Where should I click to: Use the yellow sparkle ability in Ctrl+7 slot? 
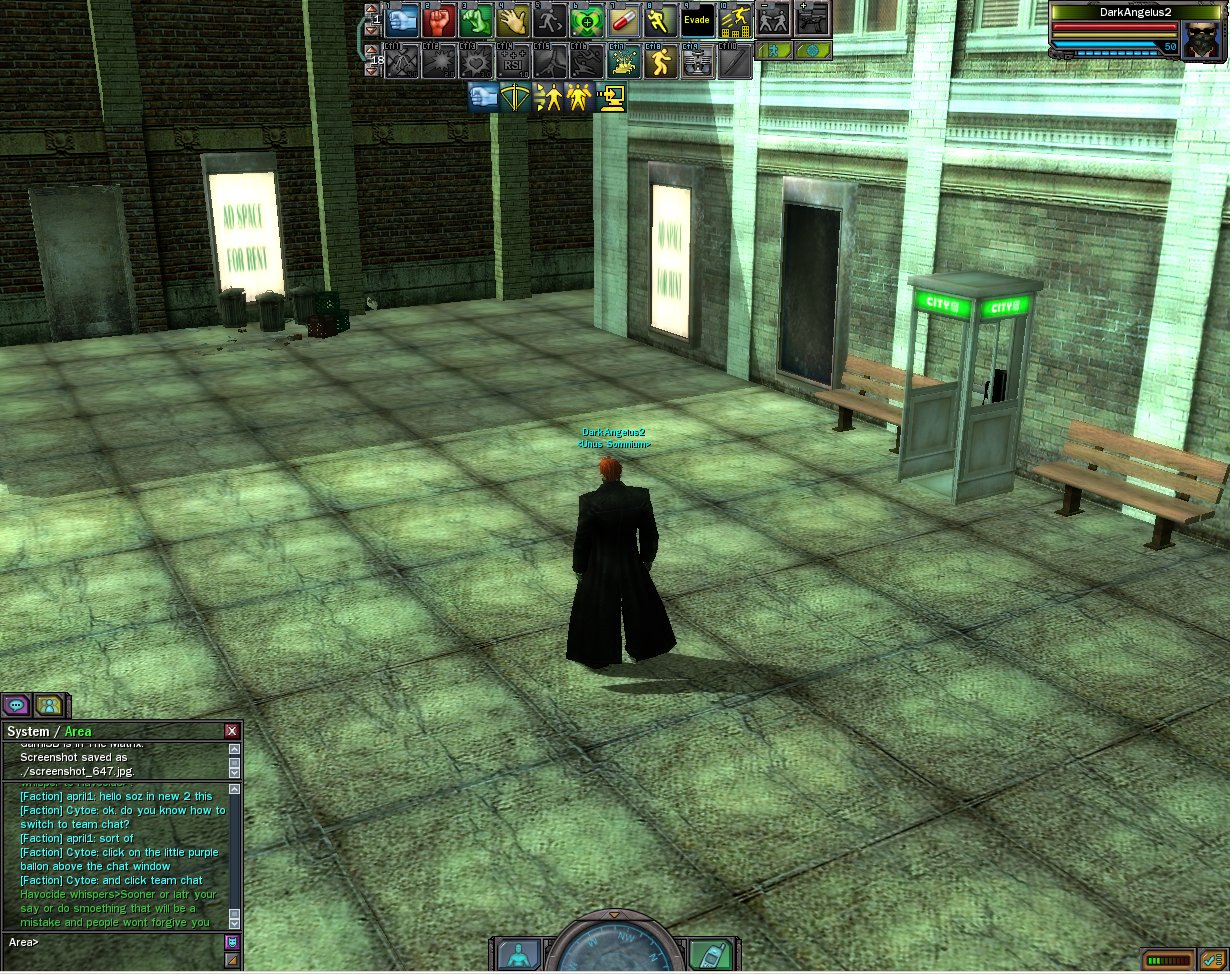623,61
